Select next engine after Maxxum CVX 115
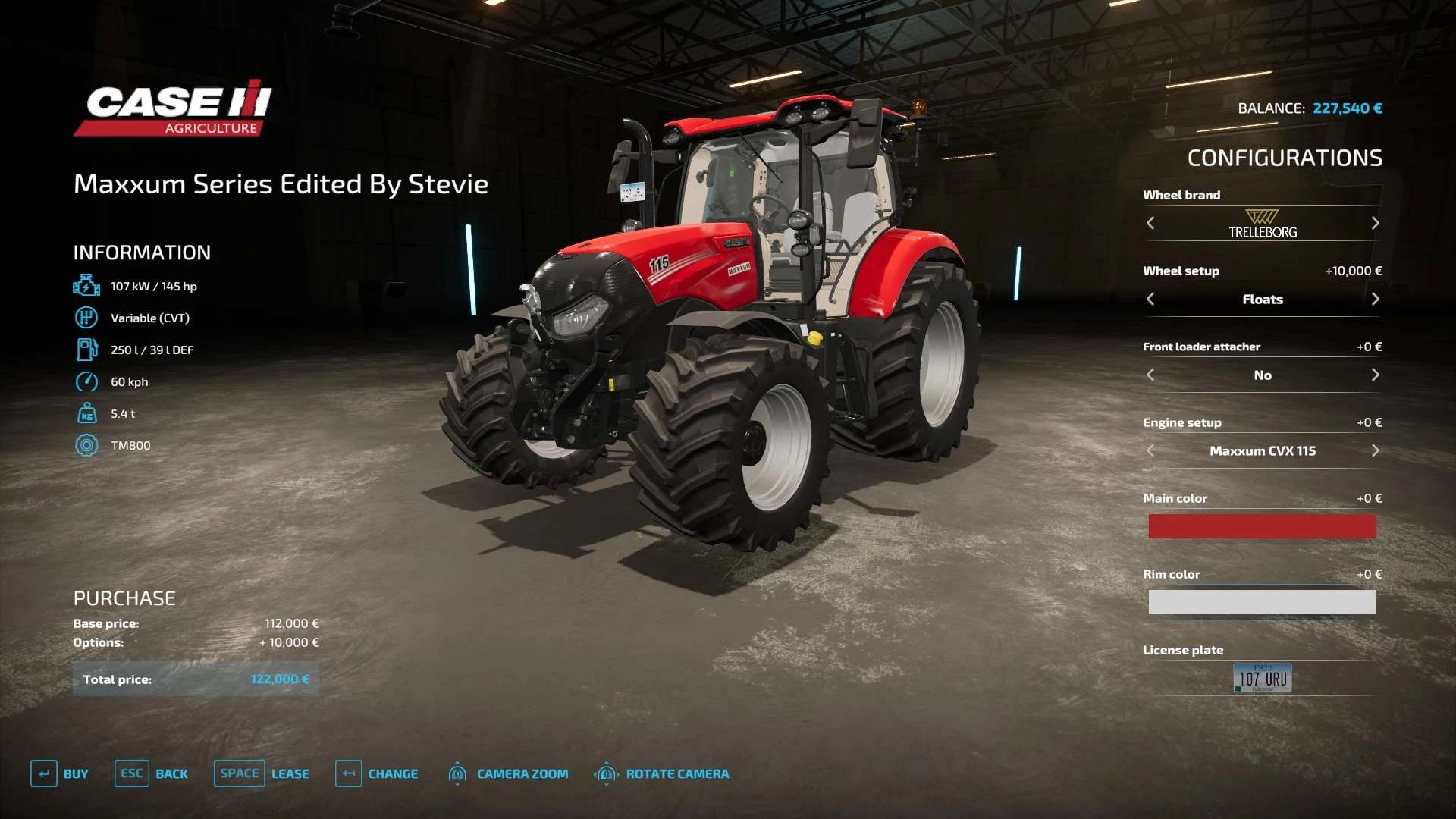The image size is (1456, 819). [1375, 450]
